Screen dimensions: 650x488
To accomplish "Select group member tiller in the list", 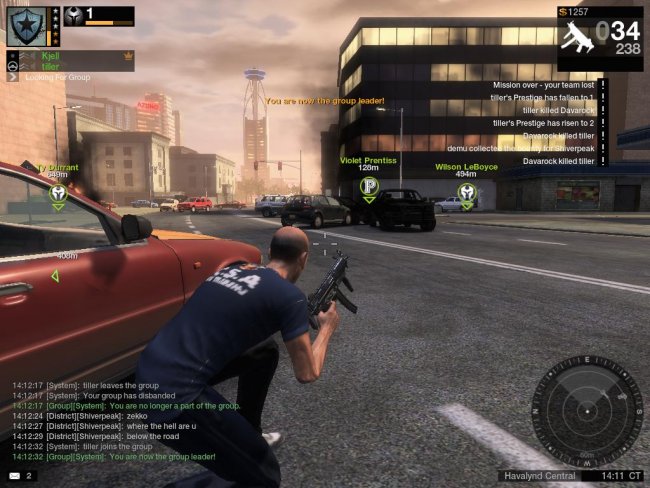I will [52, 67].
